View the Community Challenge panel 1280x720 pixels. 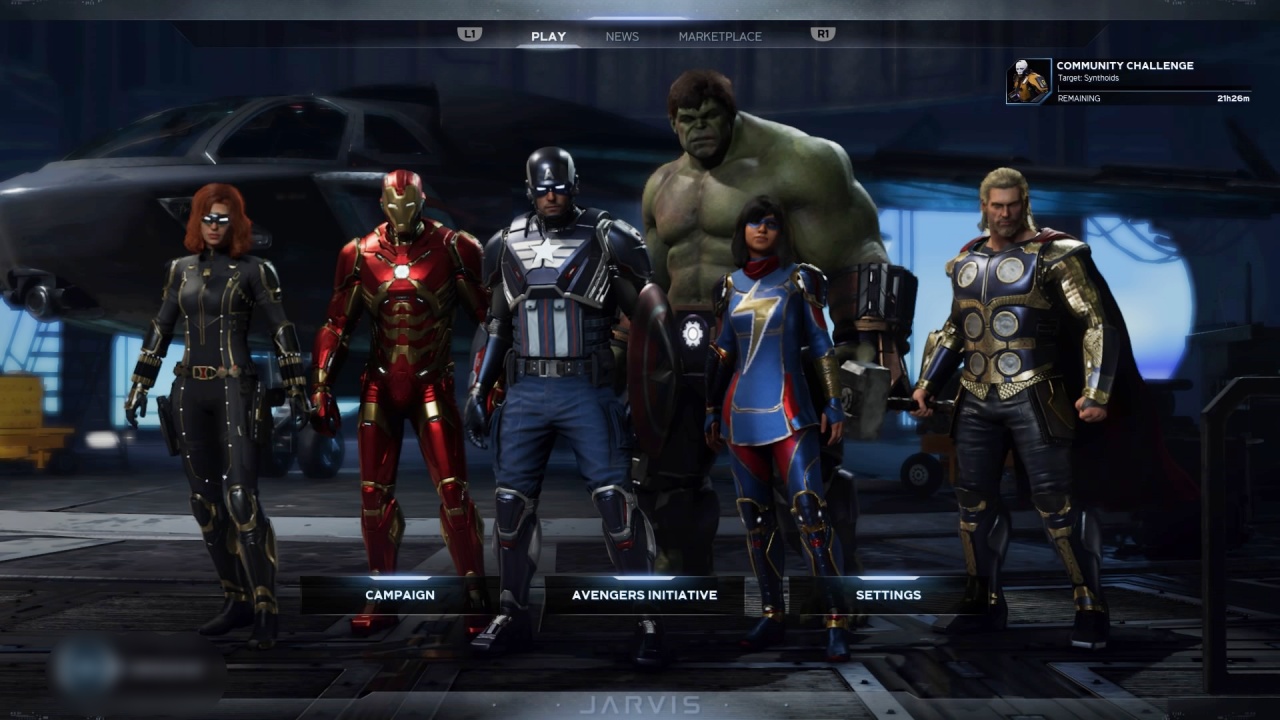point(1128,81)
